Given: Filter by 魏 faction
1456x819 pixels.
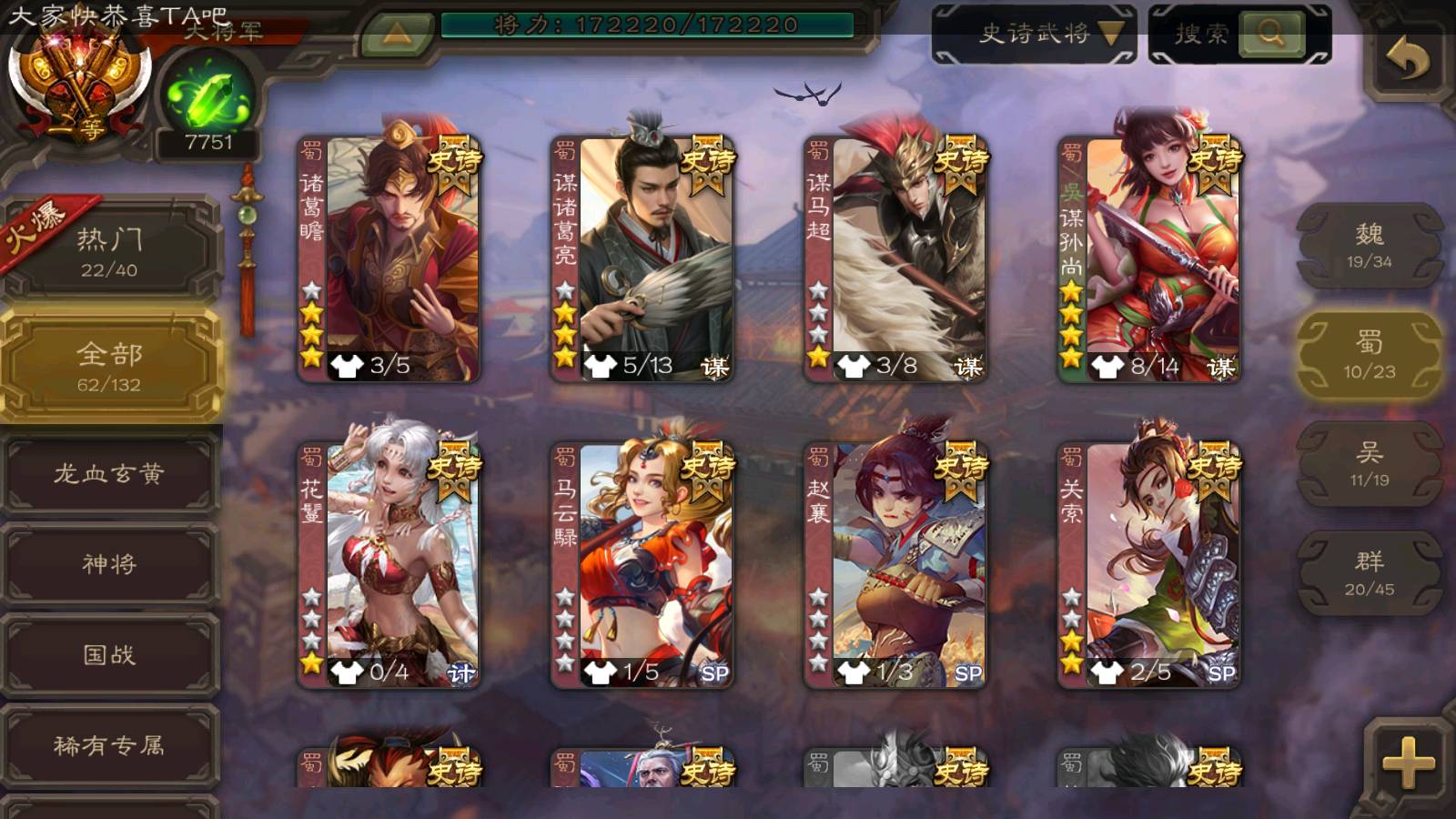Looking at the screenshot, I should click(1369, 246).
